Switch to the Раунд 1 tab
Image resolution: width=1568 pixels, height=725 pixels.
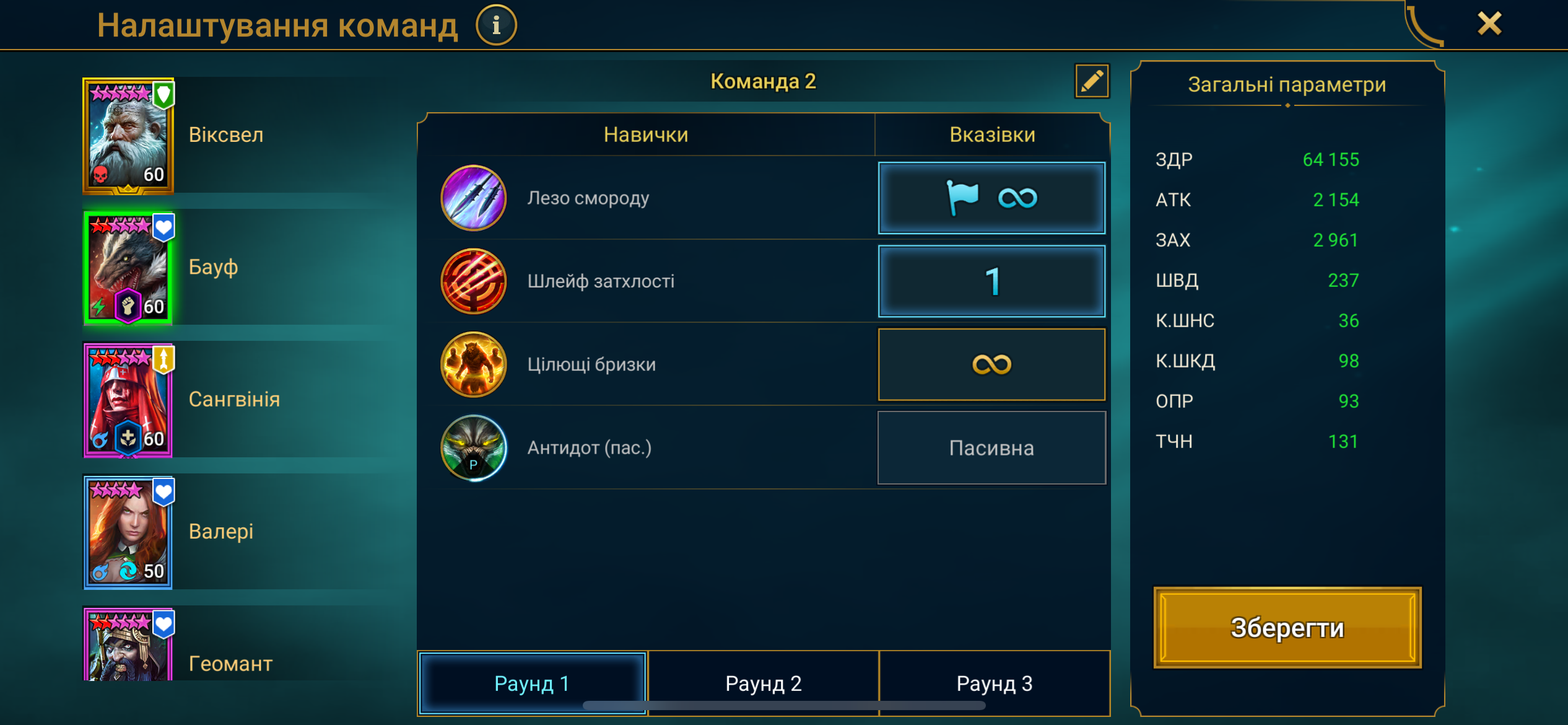pyautogui.click(x=532, y=683)
